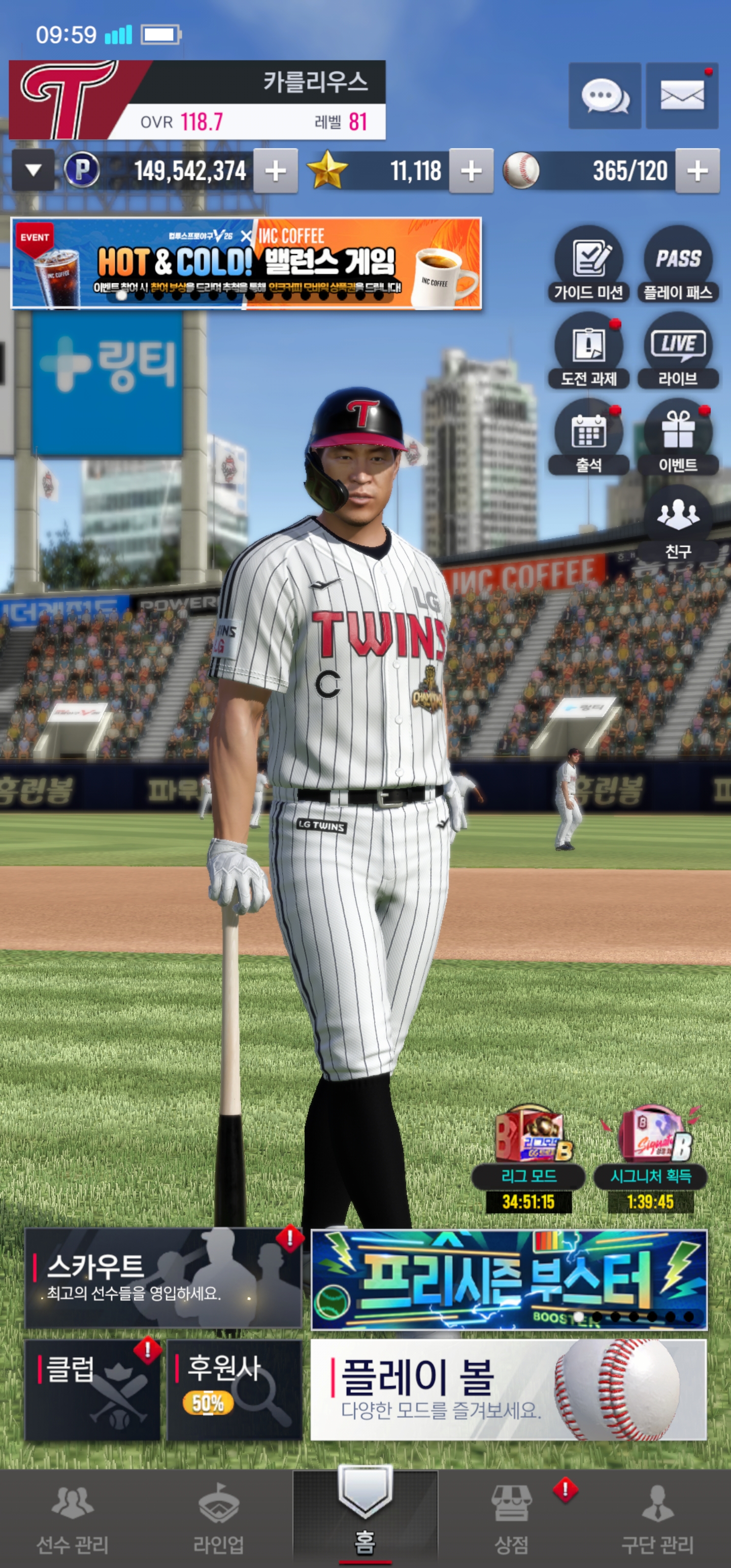Add stars using the plus button

[x=471, y=171]
